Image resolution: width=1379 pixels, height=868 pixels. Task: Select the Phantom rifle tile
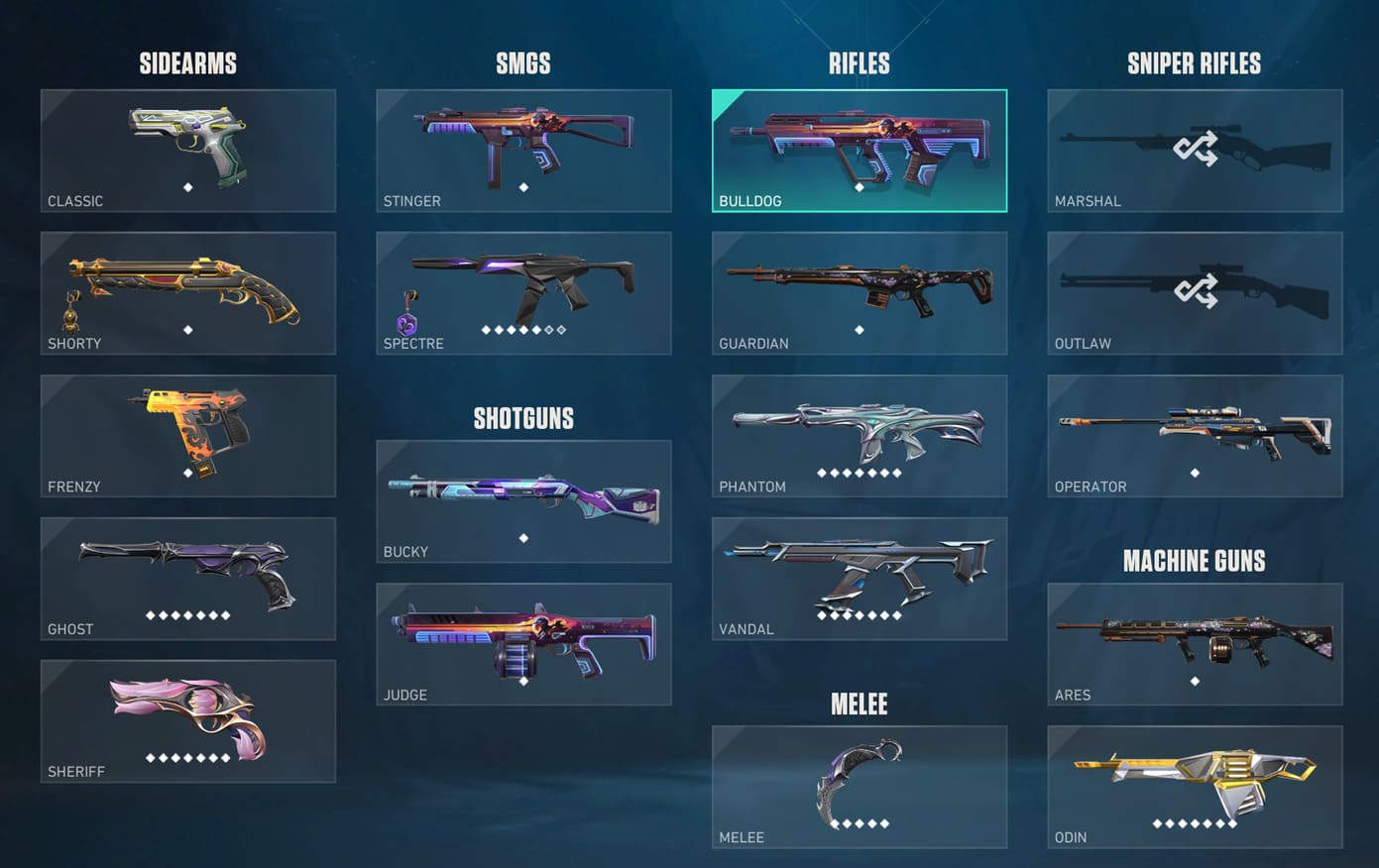tap(859, 436)
